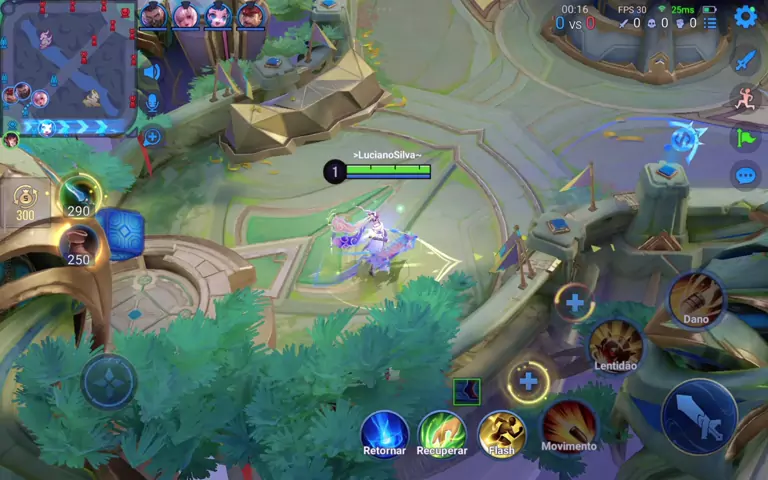Buy the recommended 290 gold item
This screenshot has height=480, width=768.
pos(79,194)
